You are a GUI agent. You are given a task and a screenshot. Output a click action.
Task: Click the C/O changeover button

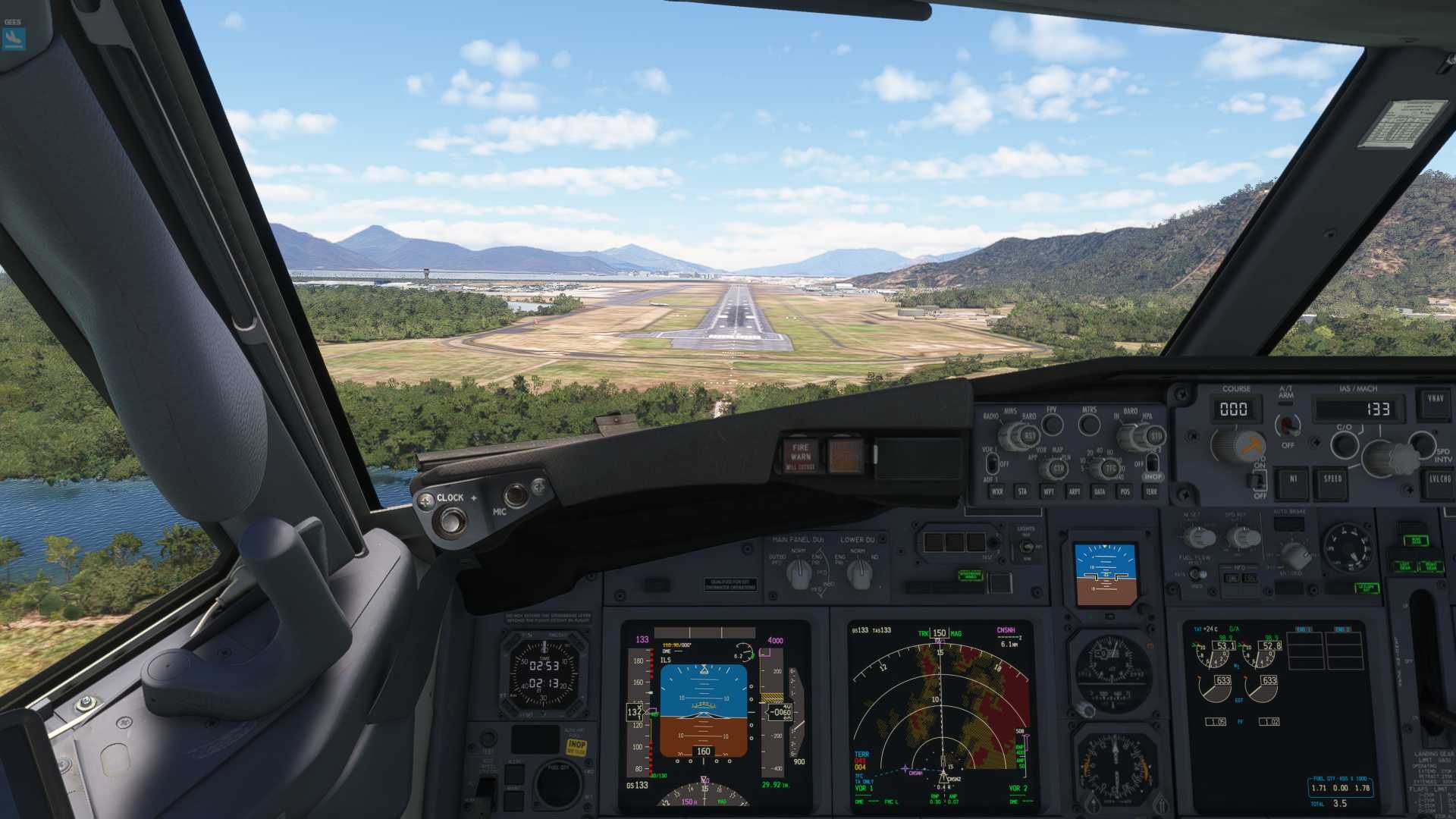coord(1345,444)
